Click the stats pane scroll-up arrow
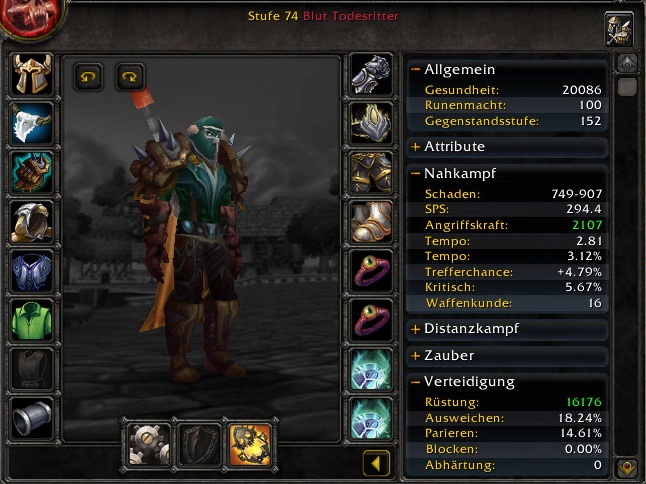 [627, 64]
